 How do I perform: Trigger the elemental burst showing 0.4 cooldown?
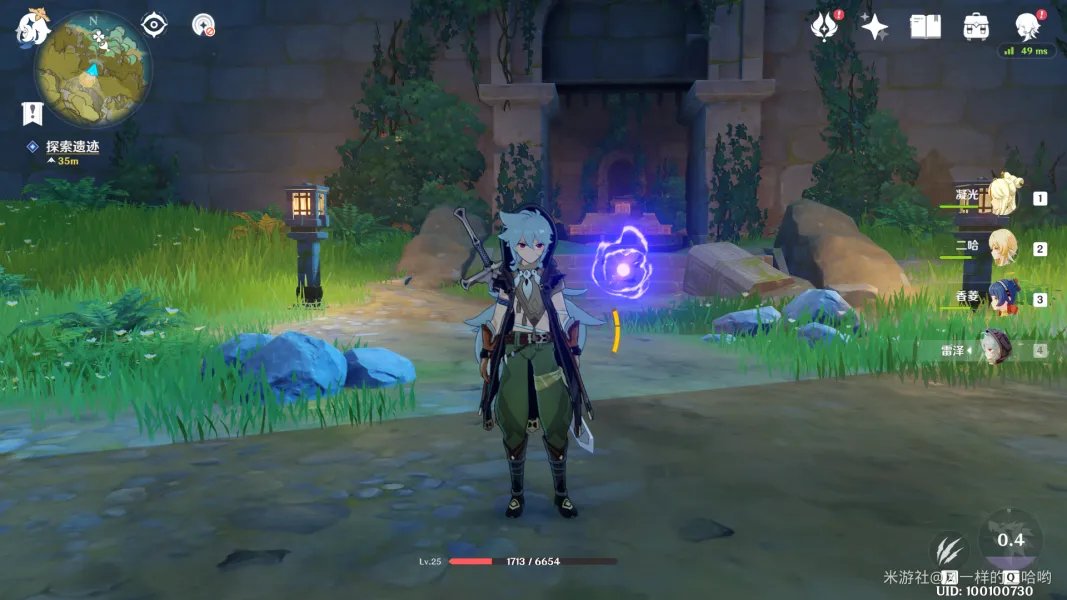pos(1010,541)
